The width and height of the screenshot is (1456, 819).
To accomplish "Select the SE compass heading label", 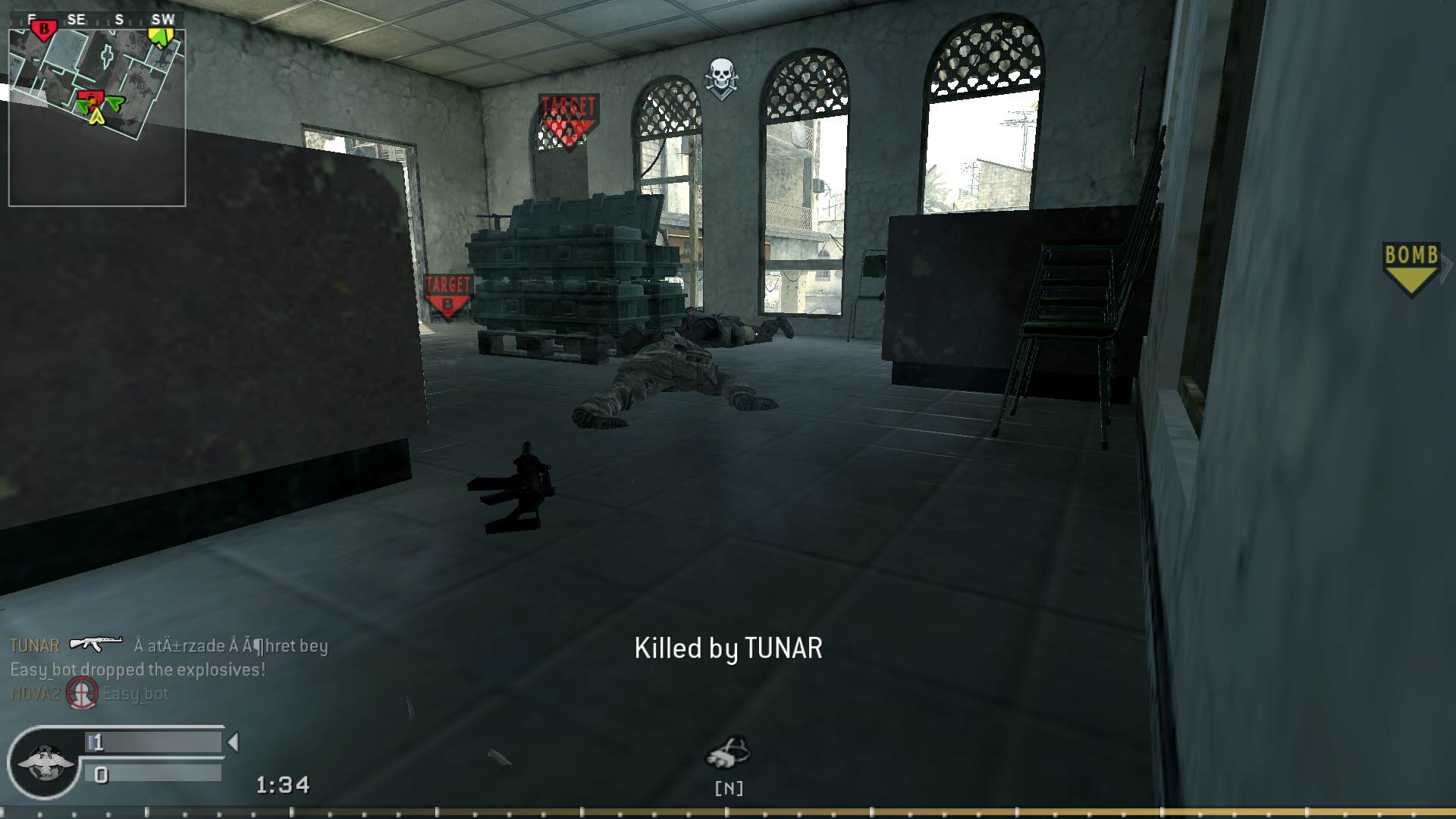I will coord(75,20).
